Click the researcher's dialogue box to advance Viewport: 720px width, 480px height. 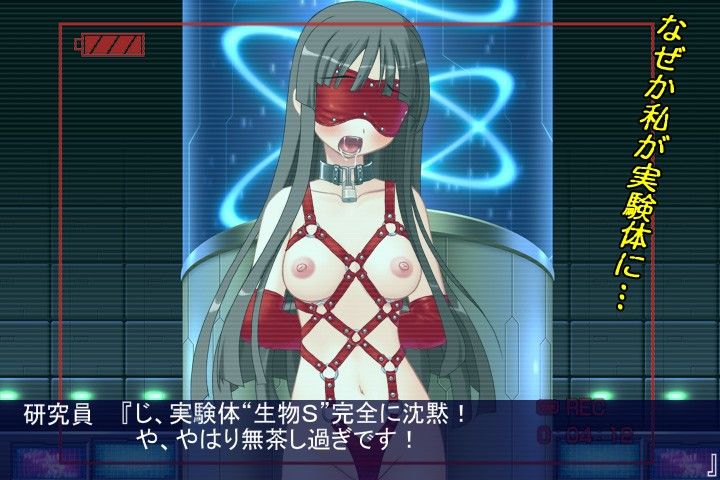coord(360,425)
